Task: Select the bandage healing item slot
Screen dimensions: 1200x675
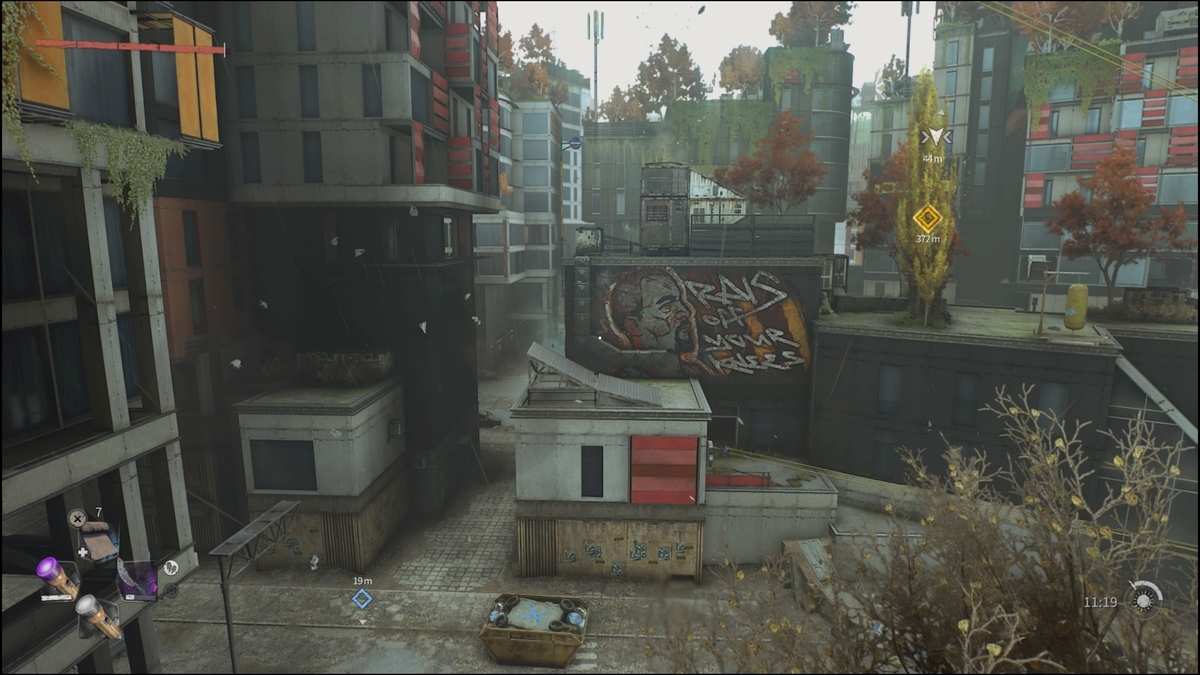Action: [99, 543]
